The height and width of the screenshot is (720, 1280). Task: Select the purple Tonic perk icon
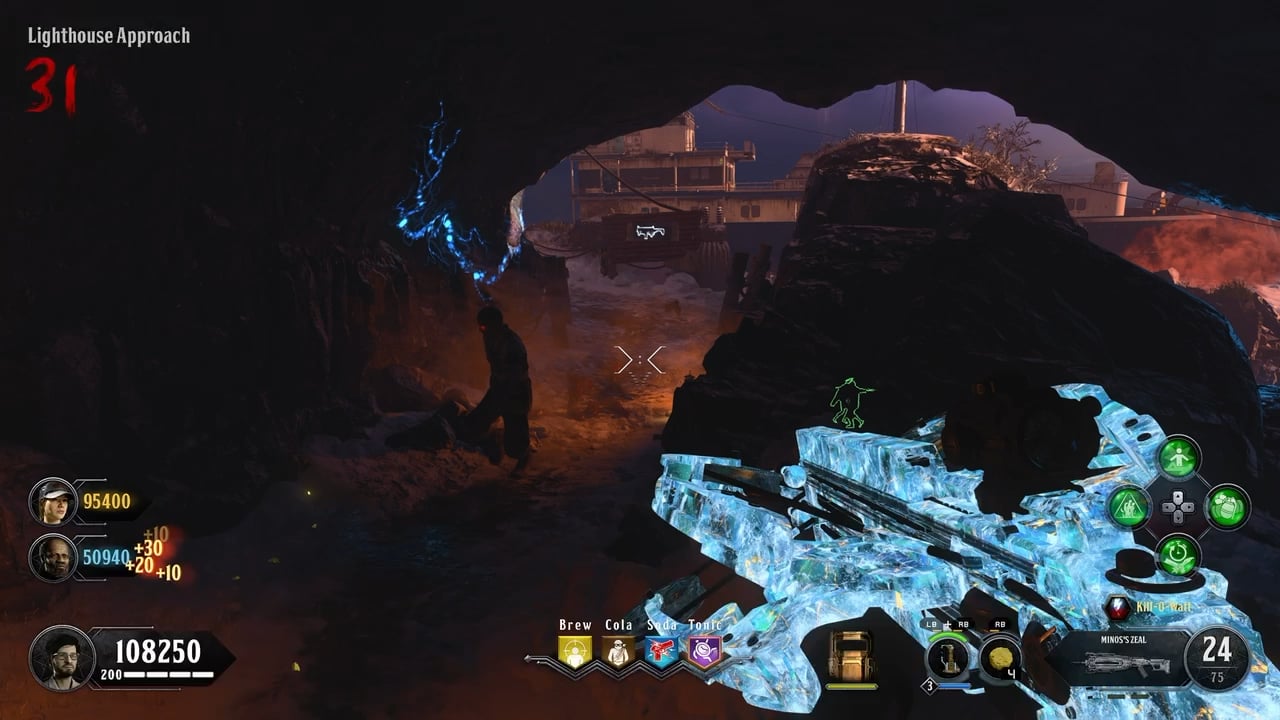click(x=704, y=652)
